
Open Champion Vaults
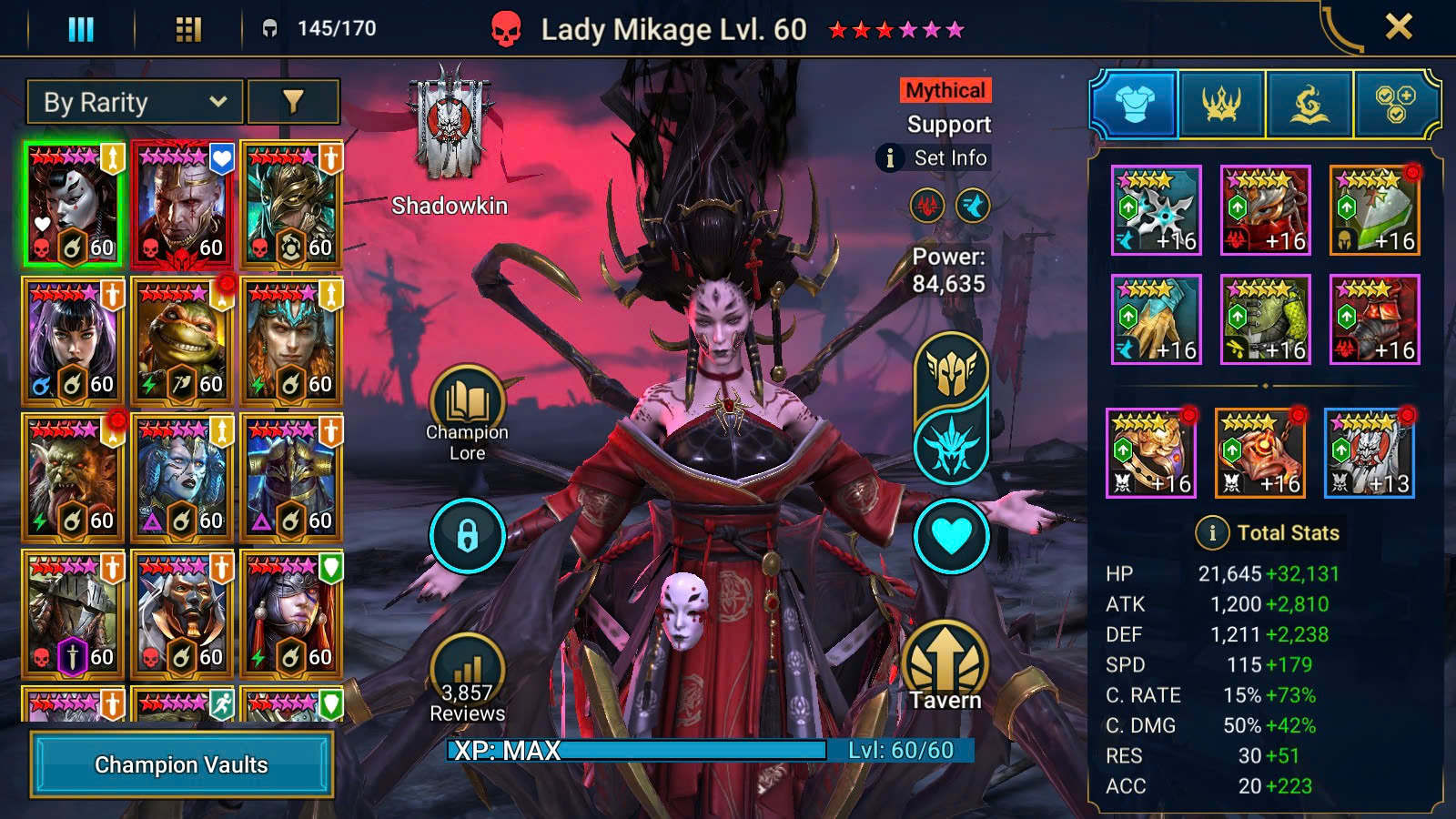coord(181,764)
